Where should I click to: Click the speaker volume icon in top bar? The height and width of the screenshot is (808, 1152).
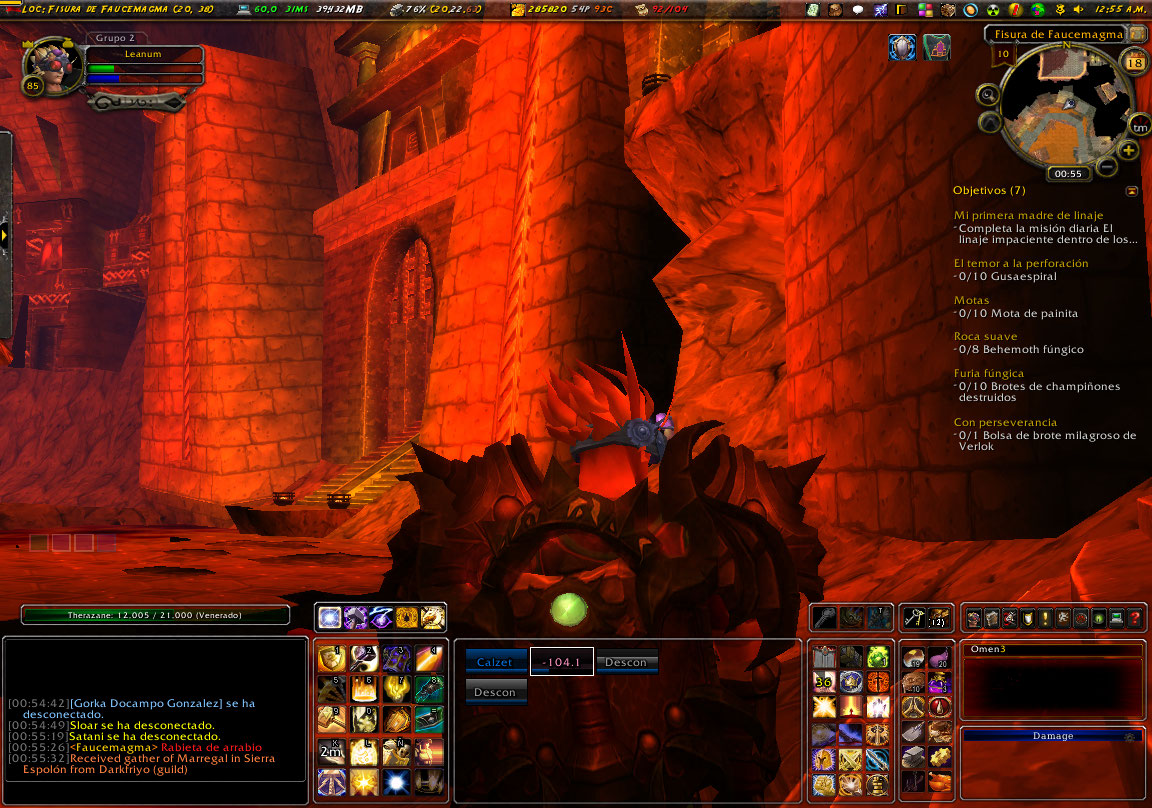(x=1076, y=10)
